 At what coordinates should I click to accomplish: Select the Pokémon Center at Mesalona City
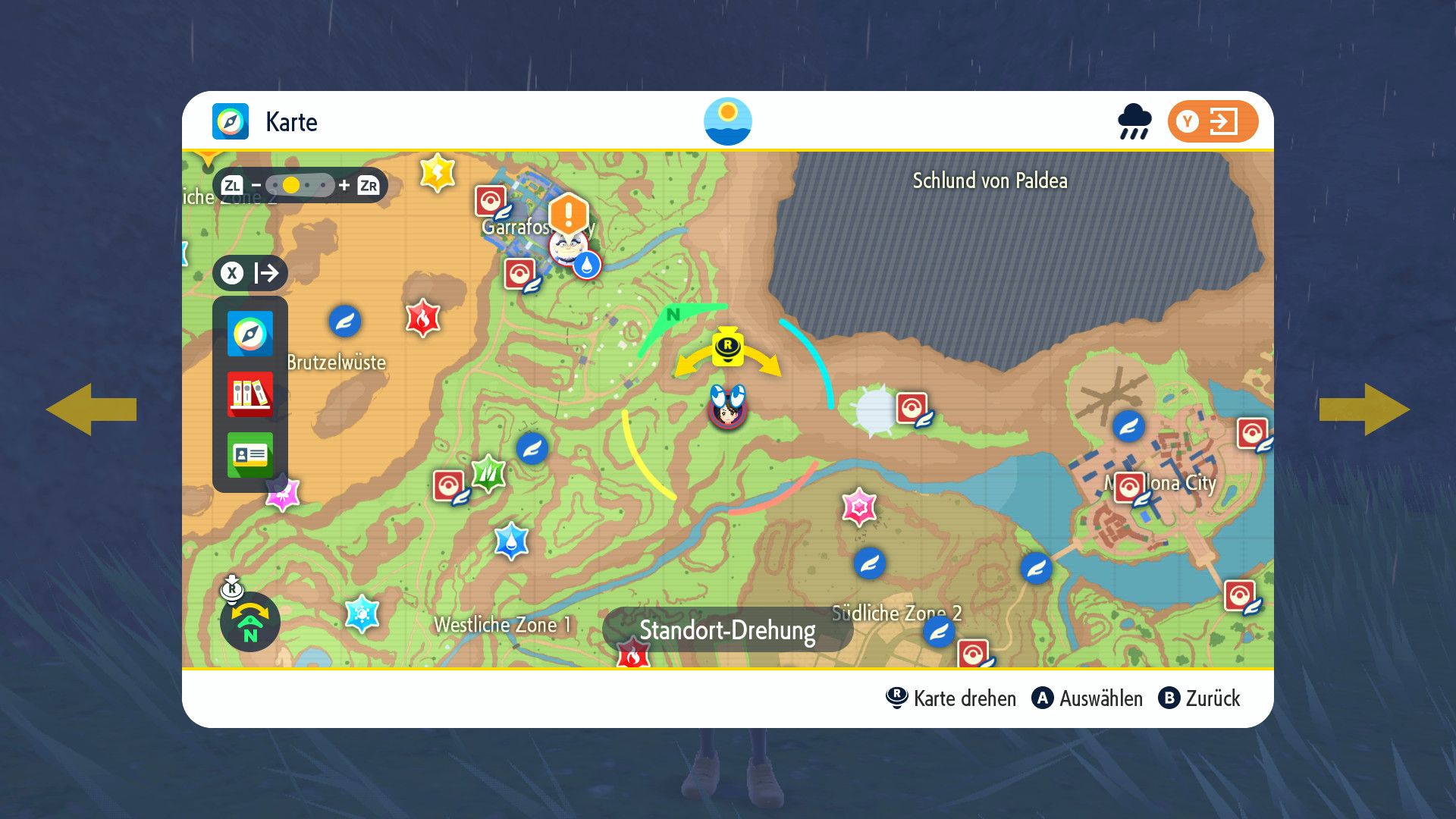pos(1129,488)
